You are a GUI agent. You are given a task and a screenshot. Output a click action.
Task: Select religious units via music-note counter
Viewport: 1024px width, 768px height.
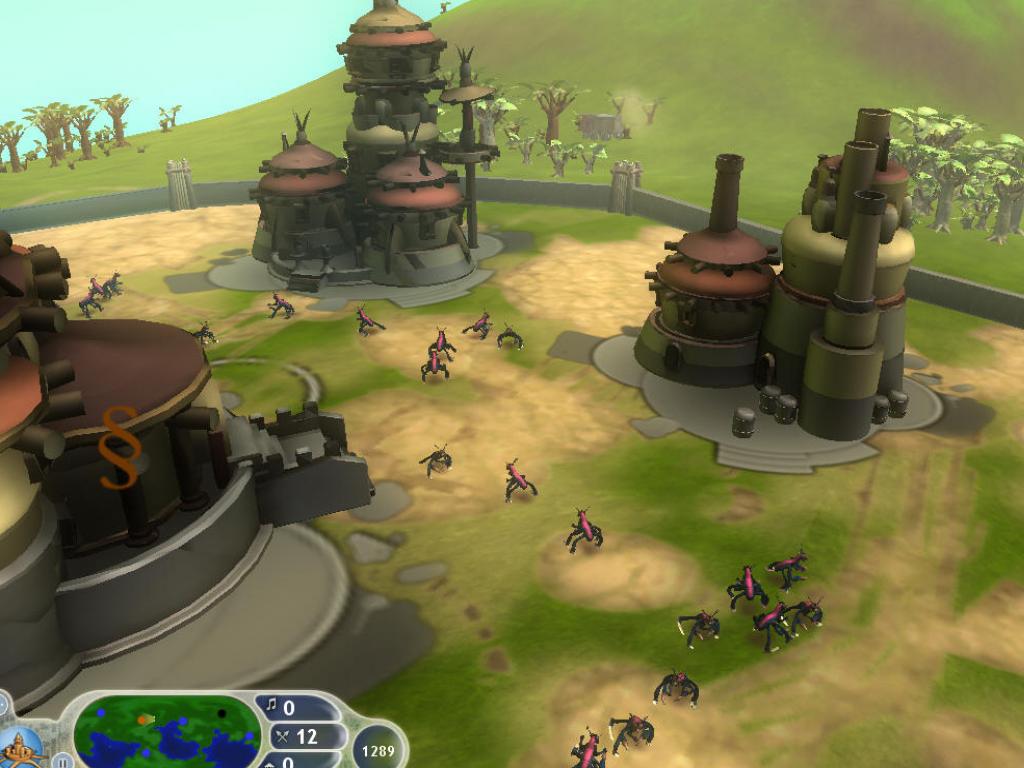(290, 708)
